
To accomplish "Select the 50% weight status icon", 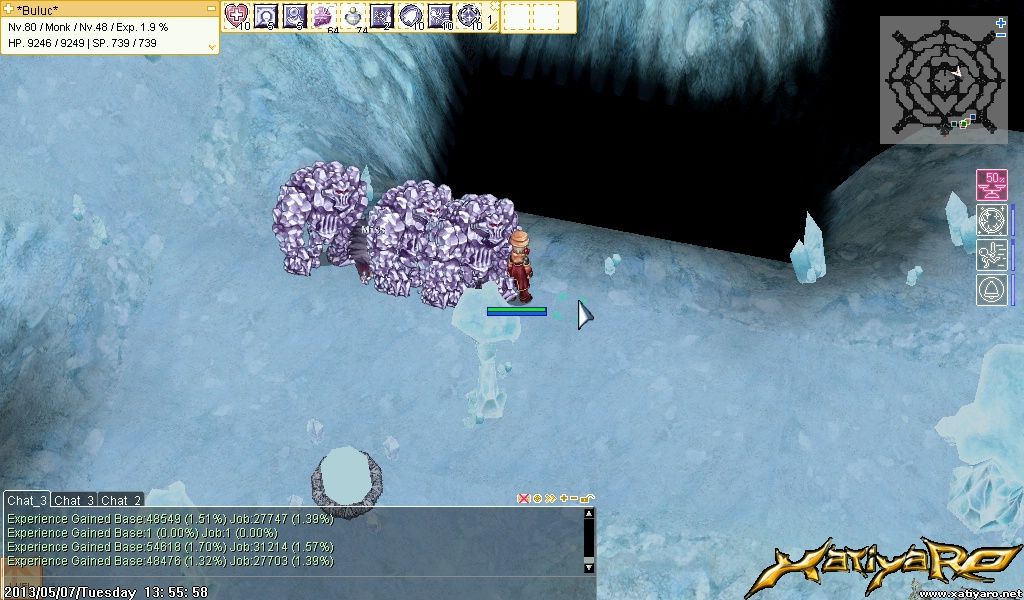I will point(991,185).
